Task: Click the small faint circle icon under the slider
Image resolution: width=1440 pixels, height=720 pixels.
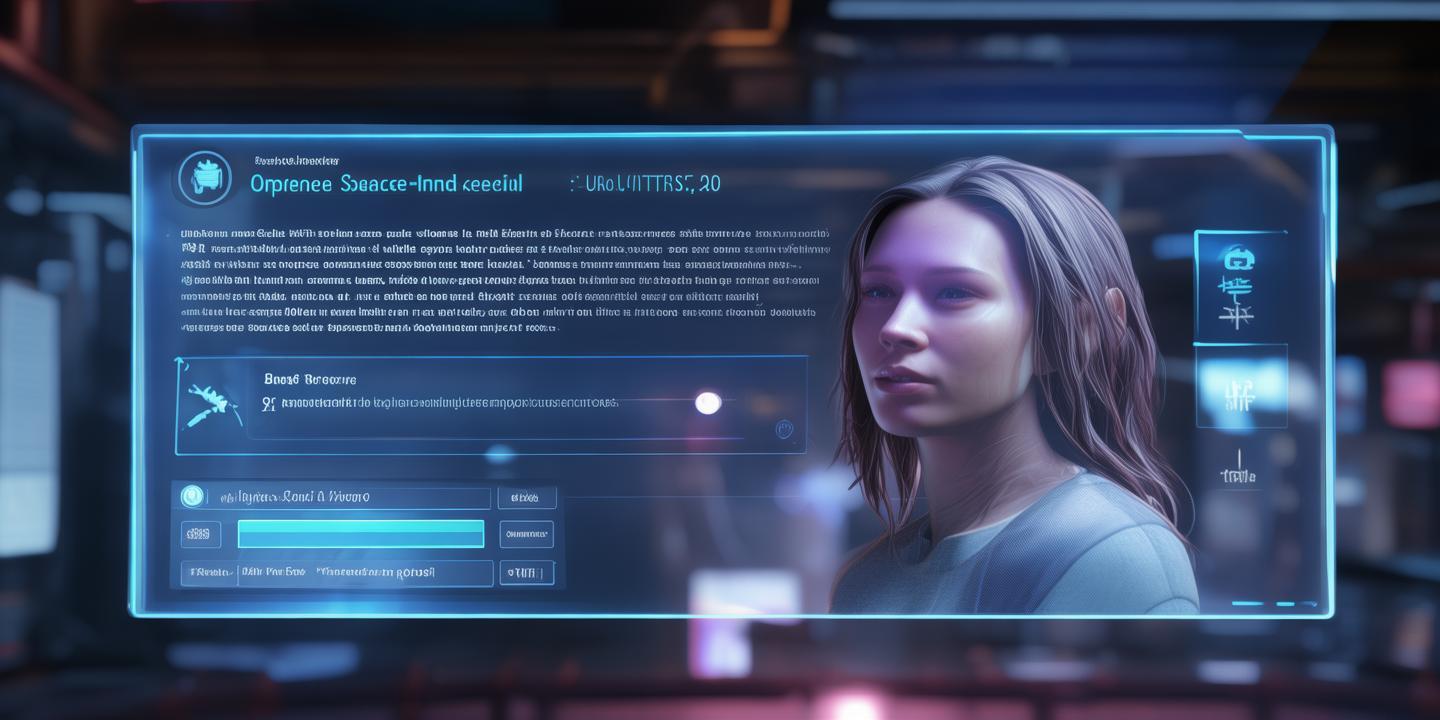Action: pyautogui.click(x=784, y=429)
